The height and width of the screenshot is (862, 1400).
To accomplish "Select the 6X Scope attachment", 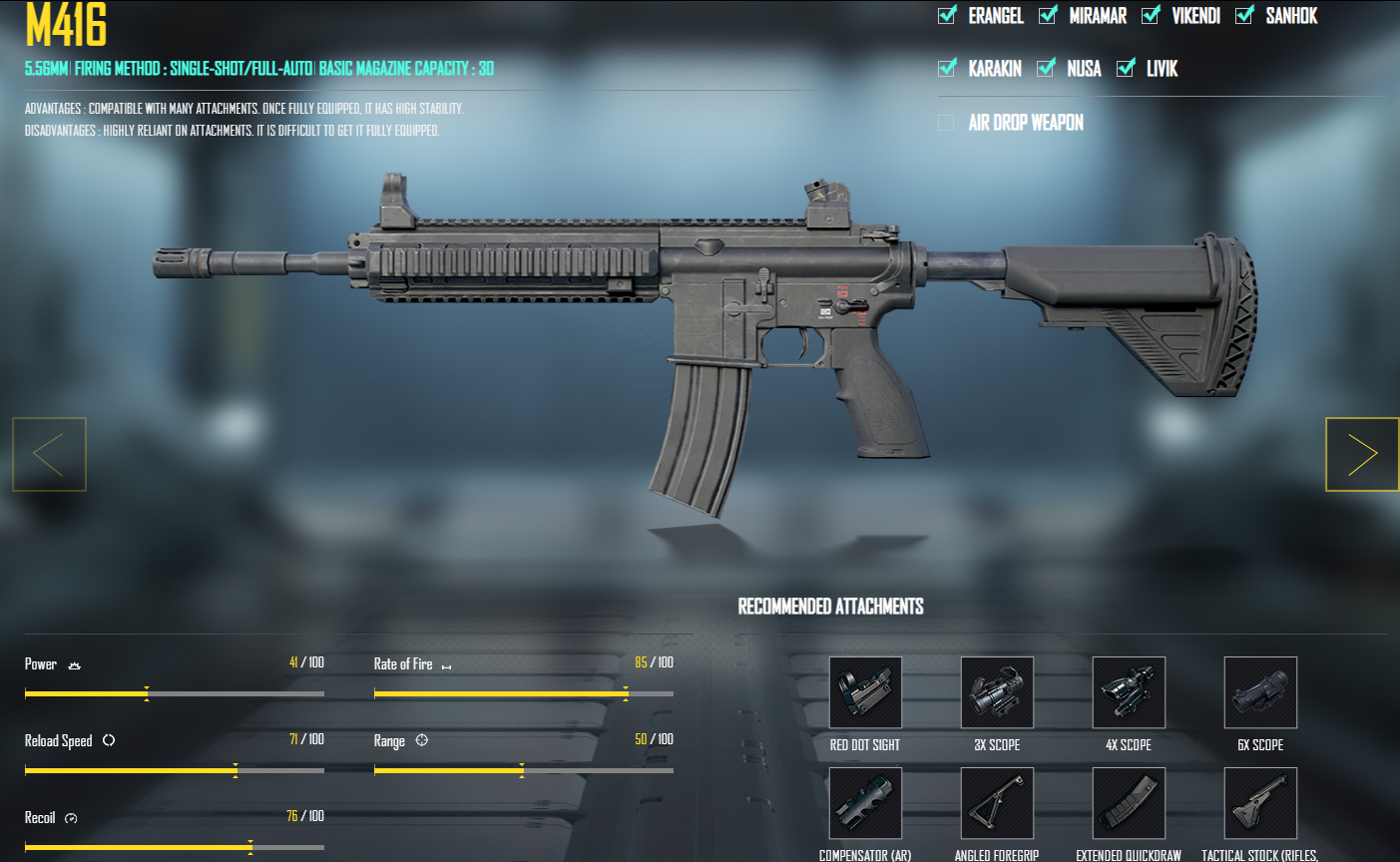I will click(1259, 692).
